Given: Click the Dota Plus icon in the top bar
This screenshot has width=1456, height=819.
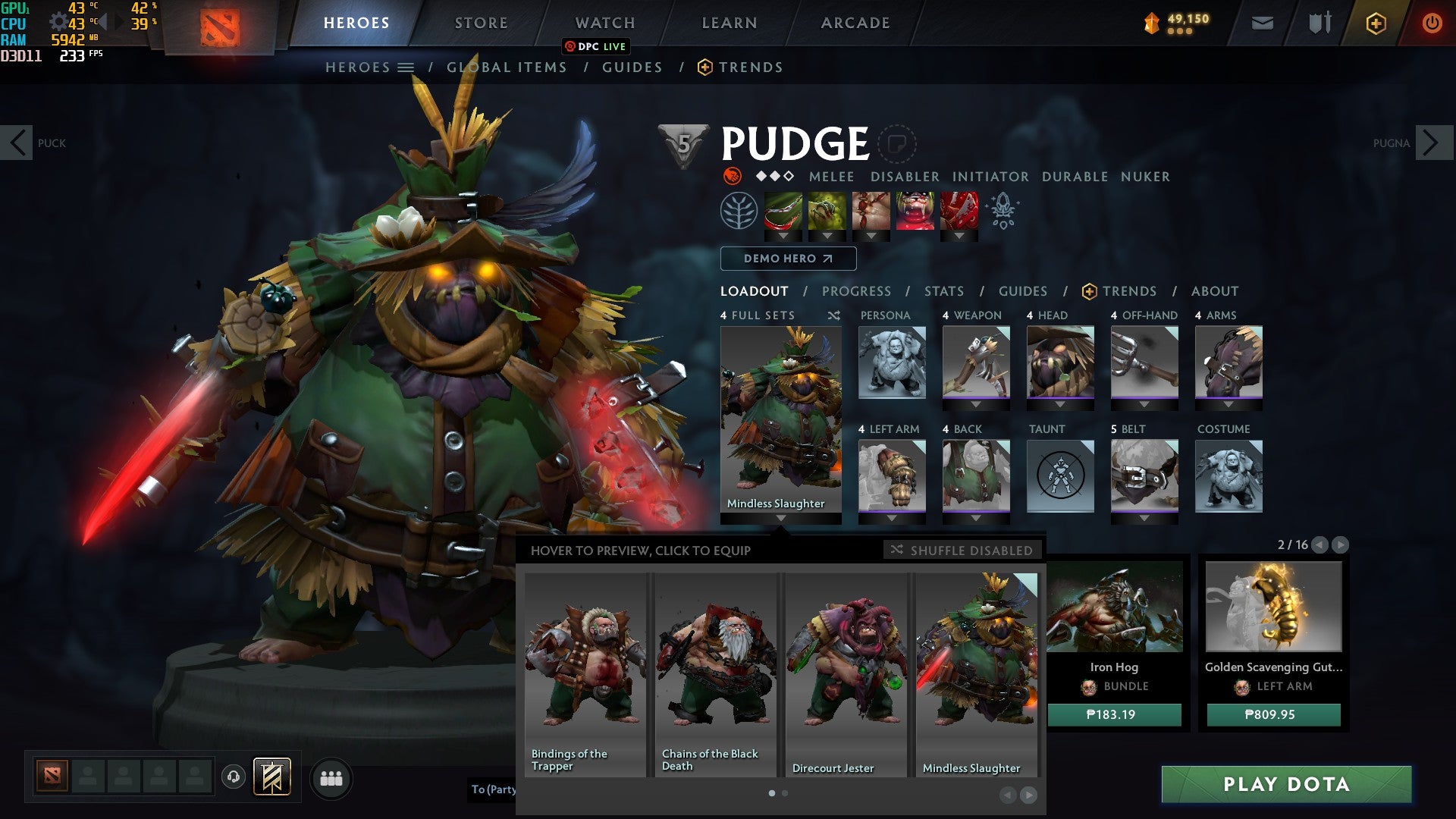Looking at the screenshot, I should click(x=1376, y=24).
